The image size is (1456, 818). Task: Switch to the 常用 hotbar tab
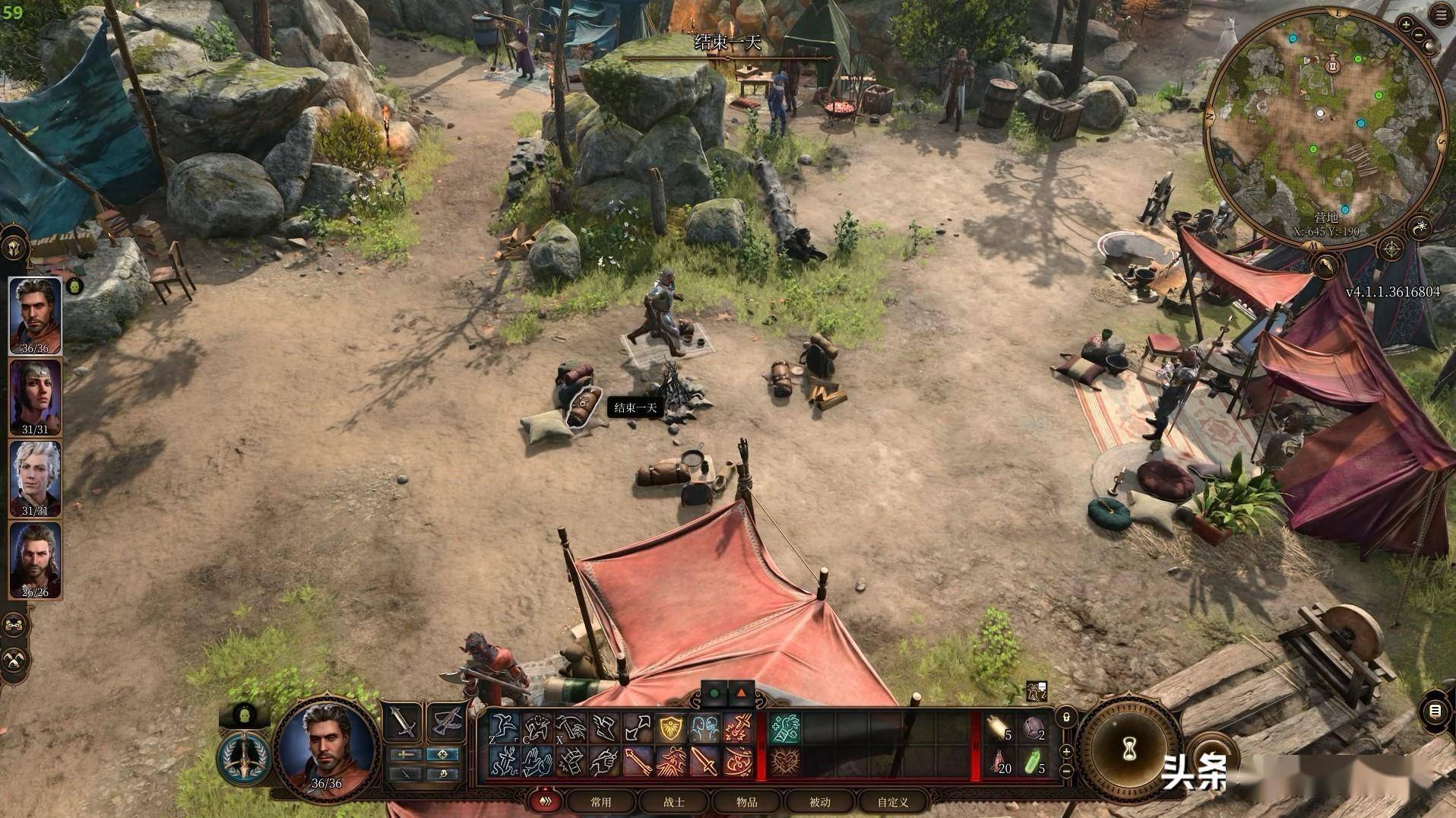pos(600,801)
